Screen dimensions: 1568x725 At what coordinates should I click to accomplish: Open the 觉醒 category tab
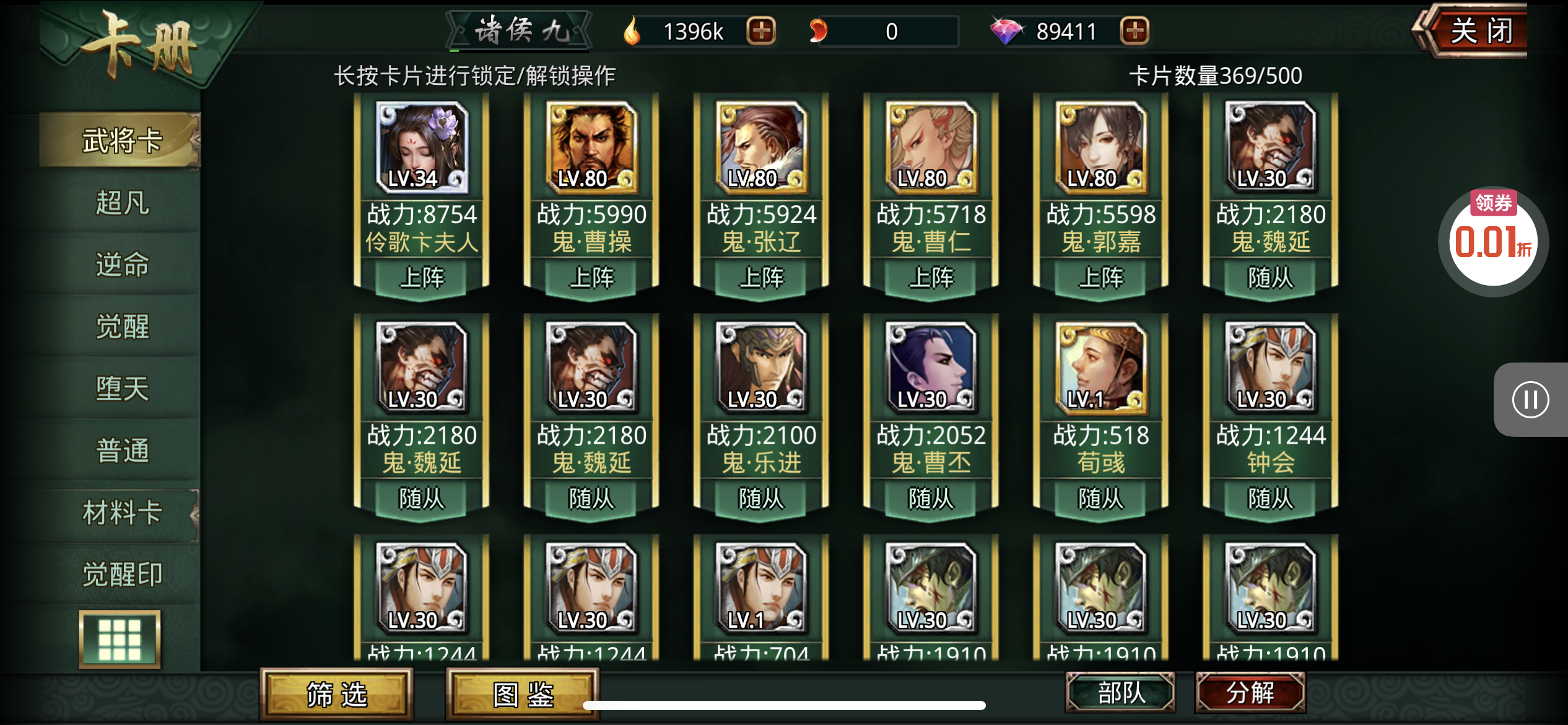pos(122,327)
